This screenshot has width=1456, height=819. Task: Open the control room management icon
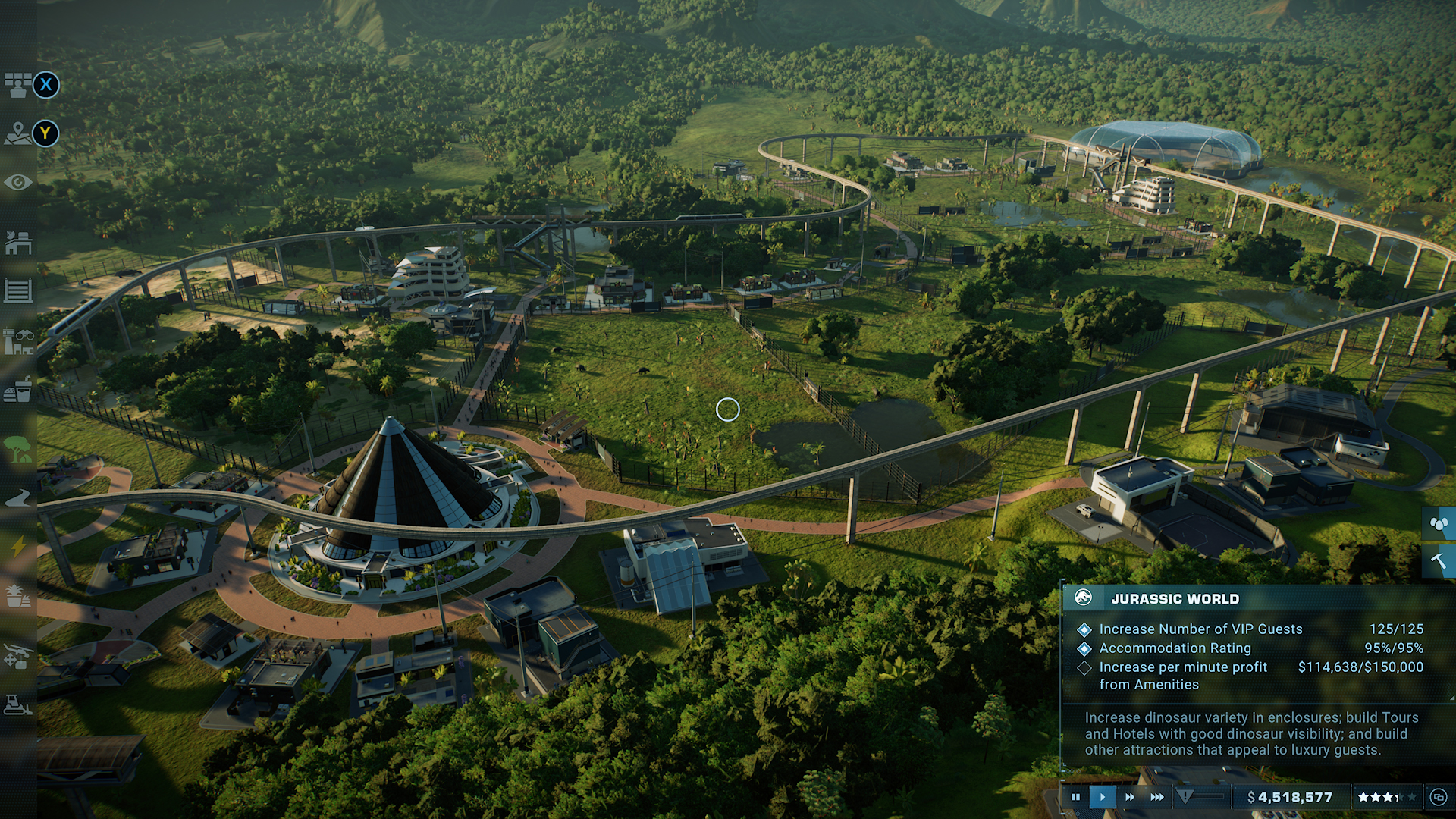click(17, 85)
